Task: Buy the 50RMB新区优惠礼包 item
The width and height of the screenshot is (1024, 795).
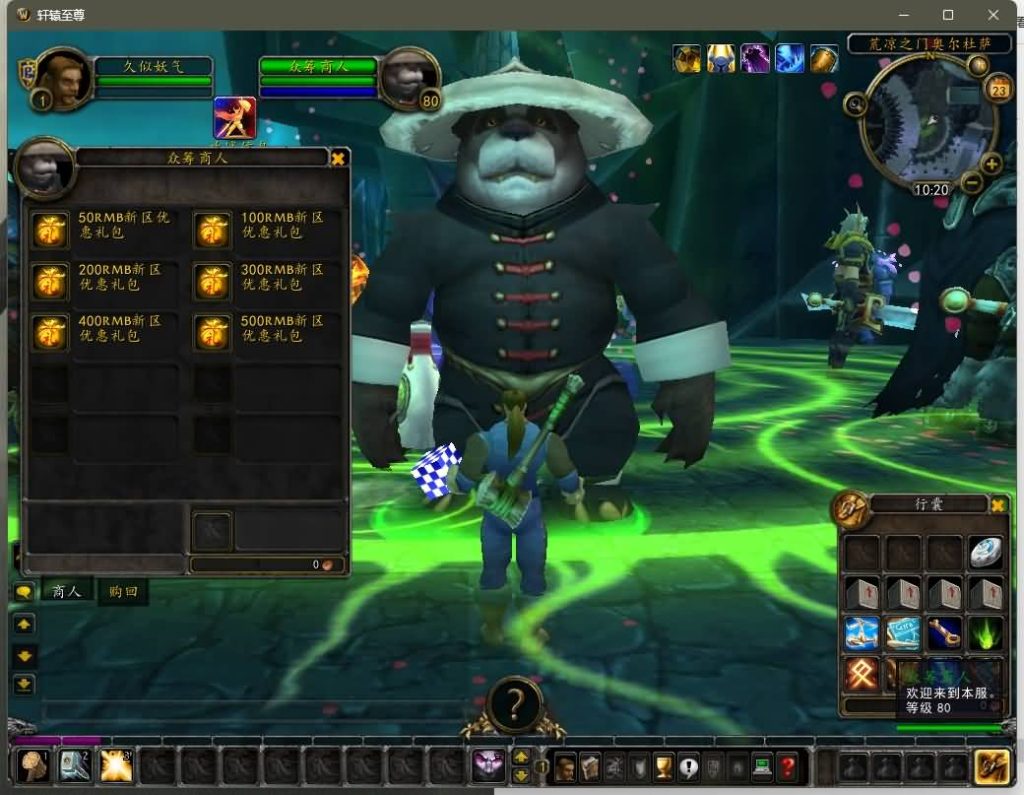Action: click(x=49, y=229)
